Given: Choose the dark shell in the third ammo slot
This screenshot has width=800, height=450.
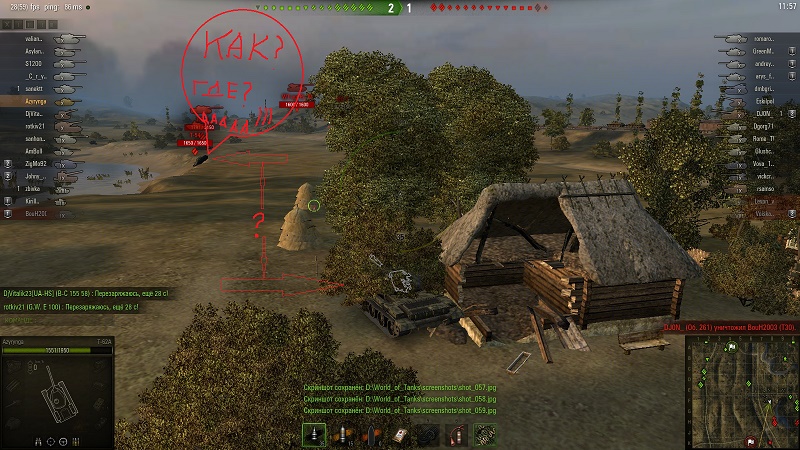Looking at the screenshot, I should (371, 435).
